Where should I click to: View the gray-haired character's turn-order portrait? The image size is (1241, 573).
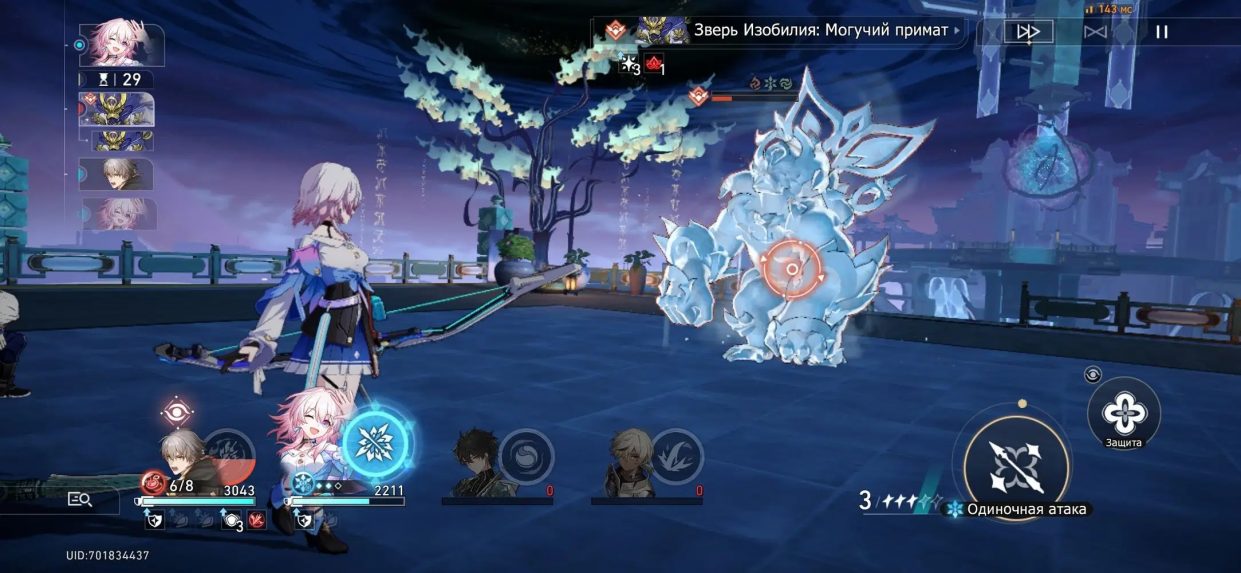click(117, 174)
